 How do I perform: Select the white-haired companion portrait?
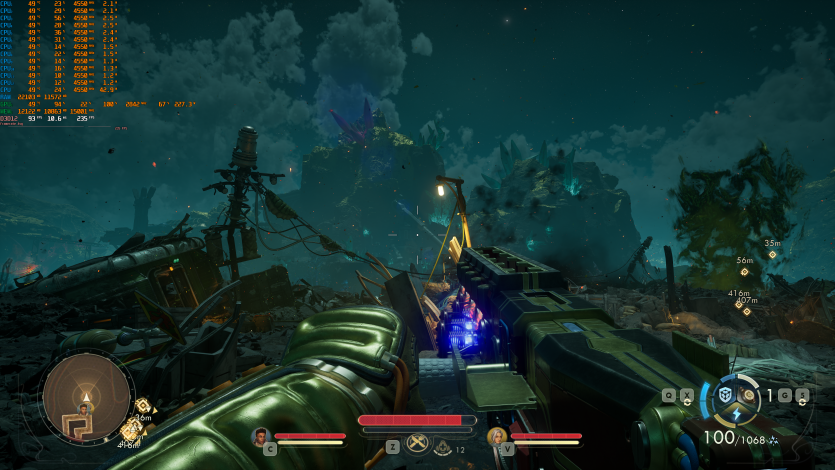pyautogui.click(x=495, y=436)
